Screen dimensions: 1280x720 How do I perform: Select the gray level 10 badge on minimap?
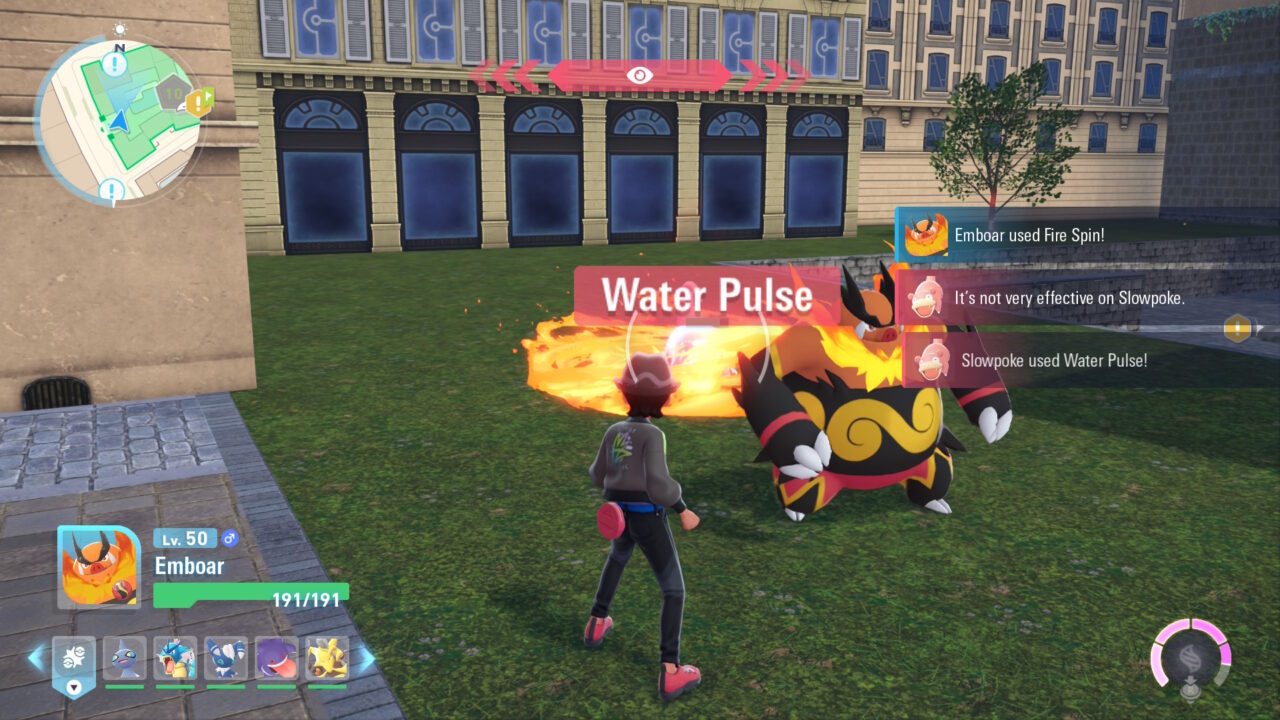point(174,96)
